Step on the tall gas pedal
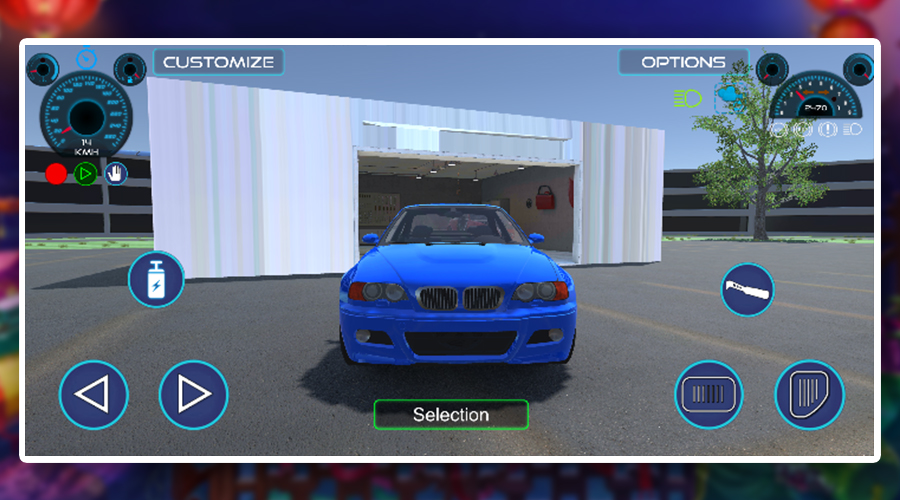Image resolution: width=900 pixels, height=500 pixels. 810,395
